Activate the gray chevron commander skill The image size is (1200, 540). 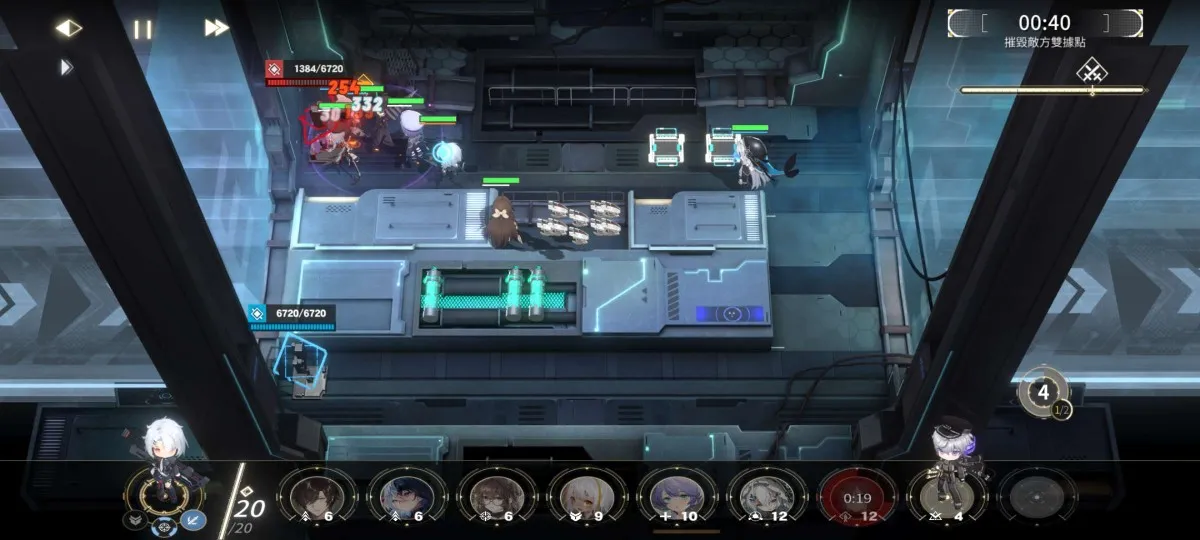133,520
